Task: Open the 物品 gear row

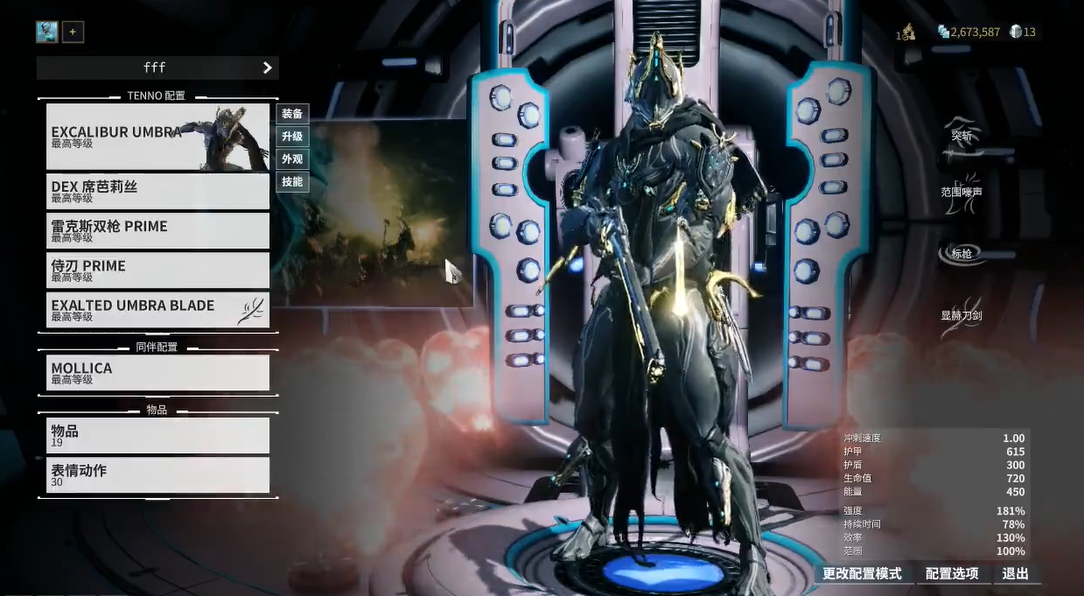Action: (157, 436)
